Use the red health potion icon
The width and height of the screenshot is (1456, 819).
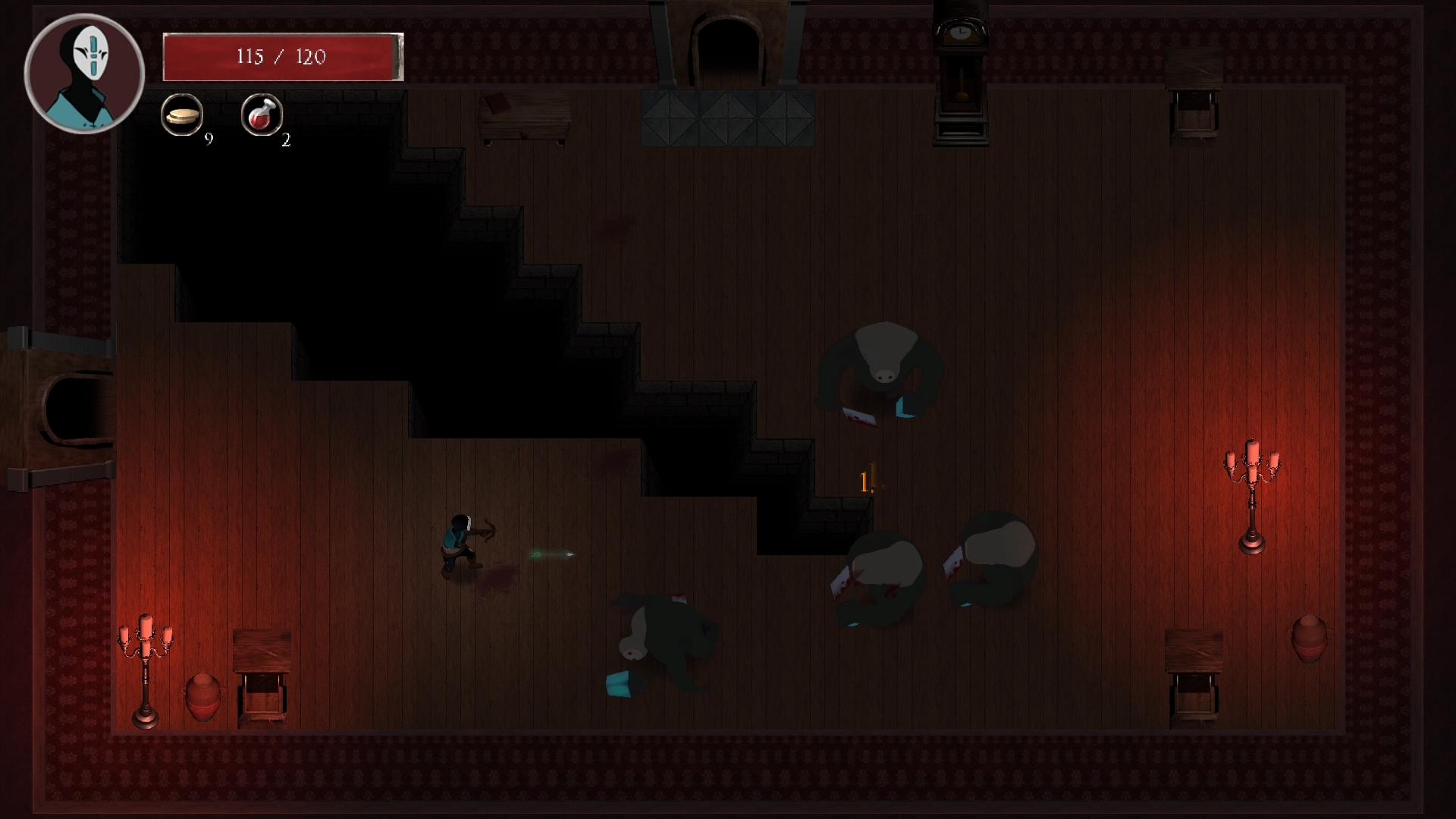262,115
